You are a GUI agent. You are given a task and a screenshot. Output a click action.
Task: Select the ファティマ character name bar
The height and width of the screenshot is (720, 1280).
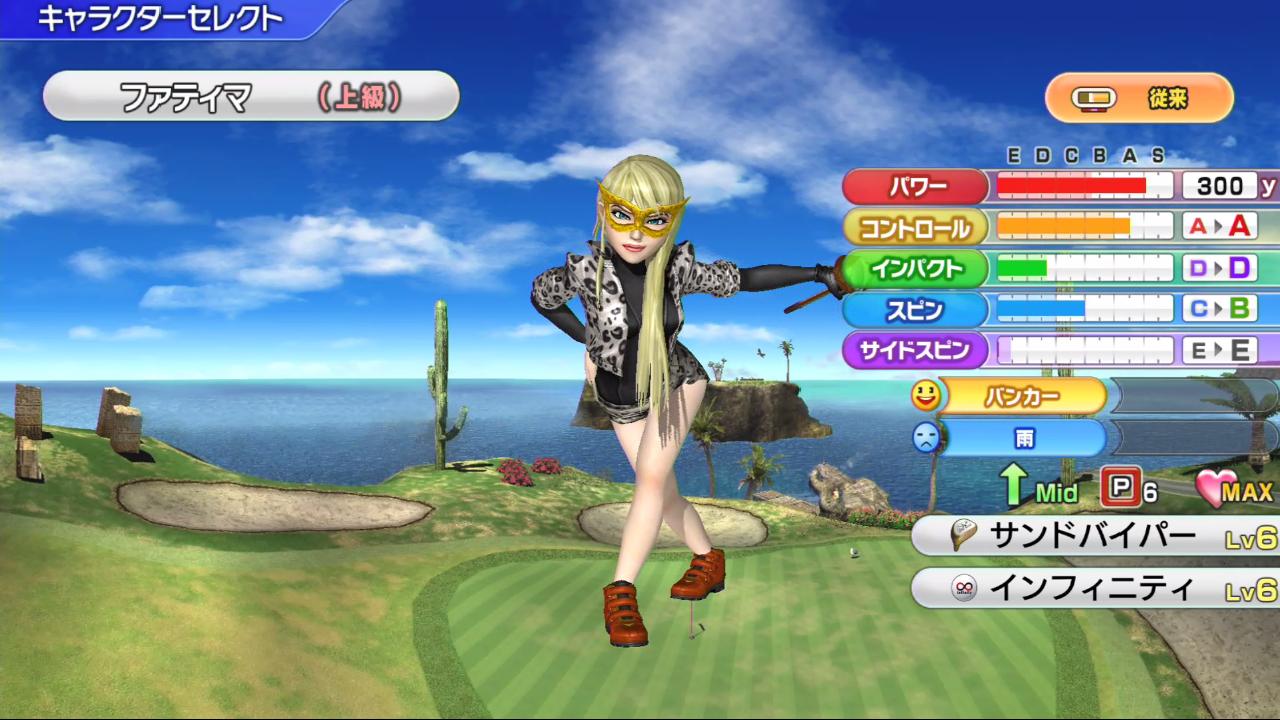point(250,96)
